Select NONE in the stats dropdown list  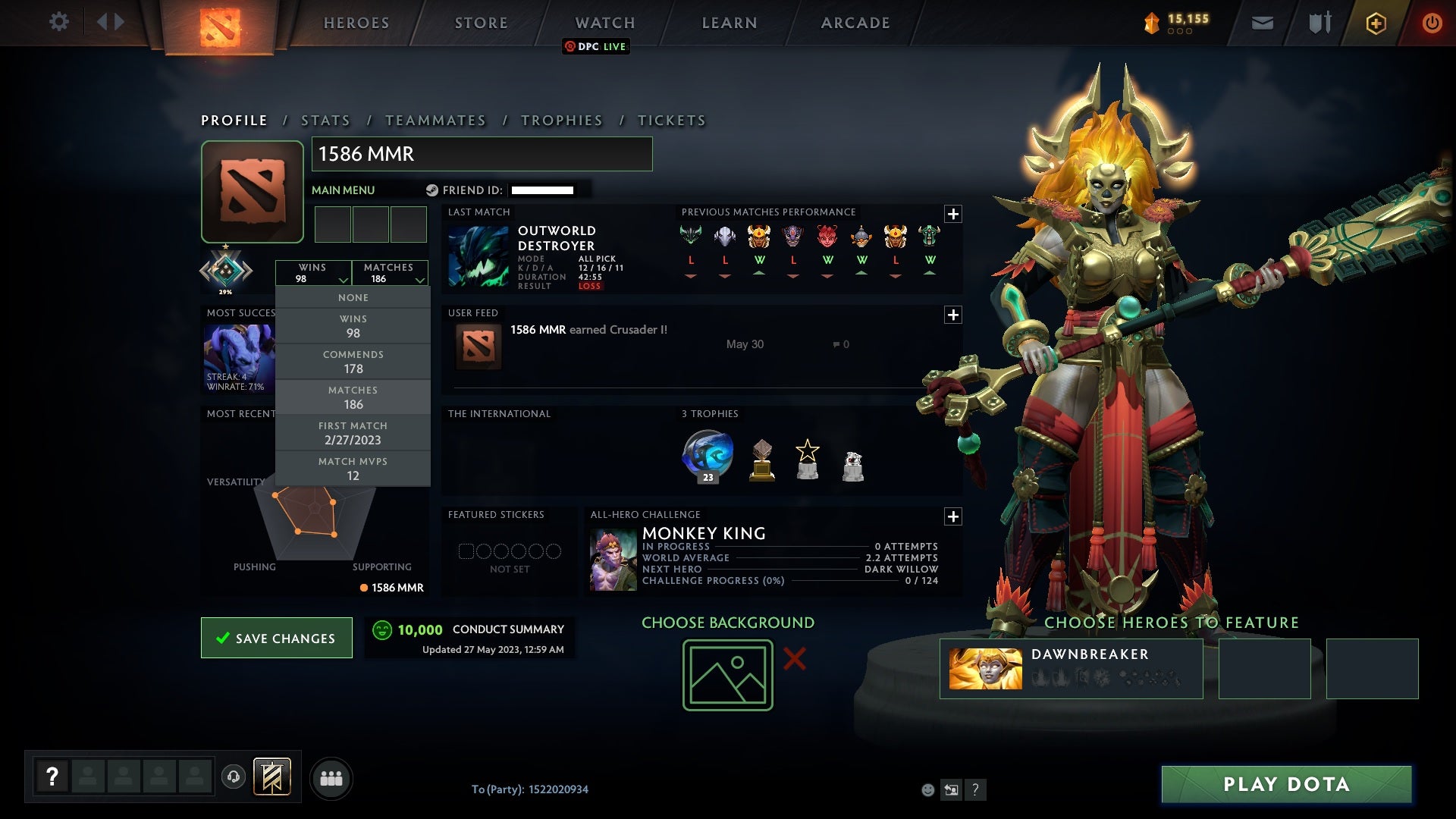(x=353, y=297)
